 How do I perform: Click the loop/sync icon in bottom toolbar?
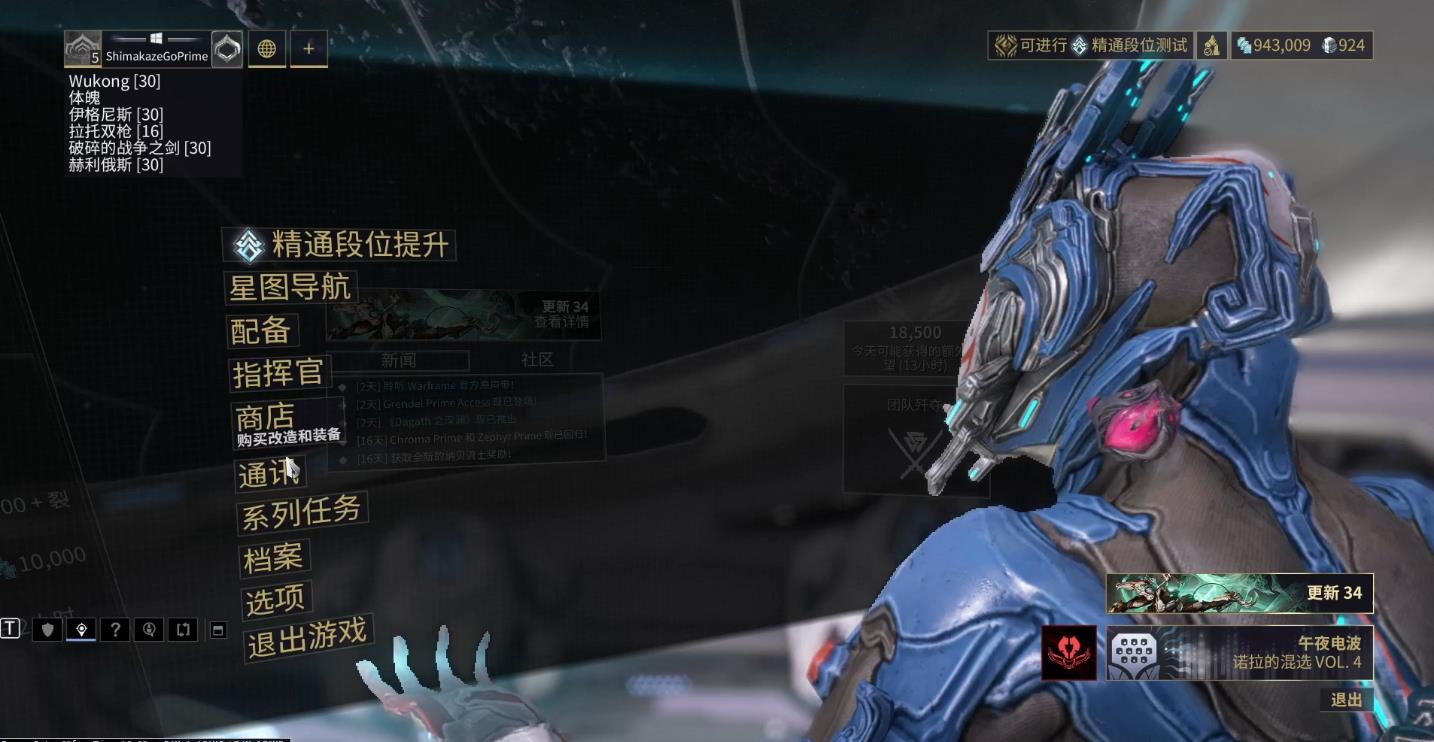[184, 628]
